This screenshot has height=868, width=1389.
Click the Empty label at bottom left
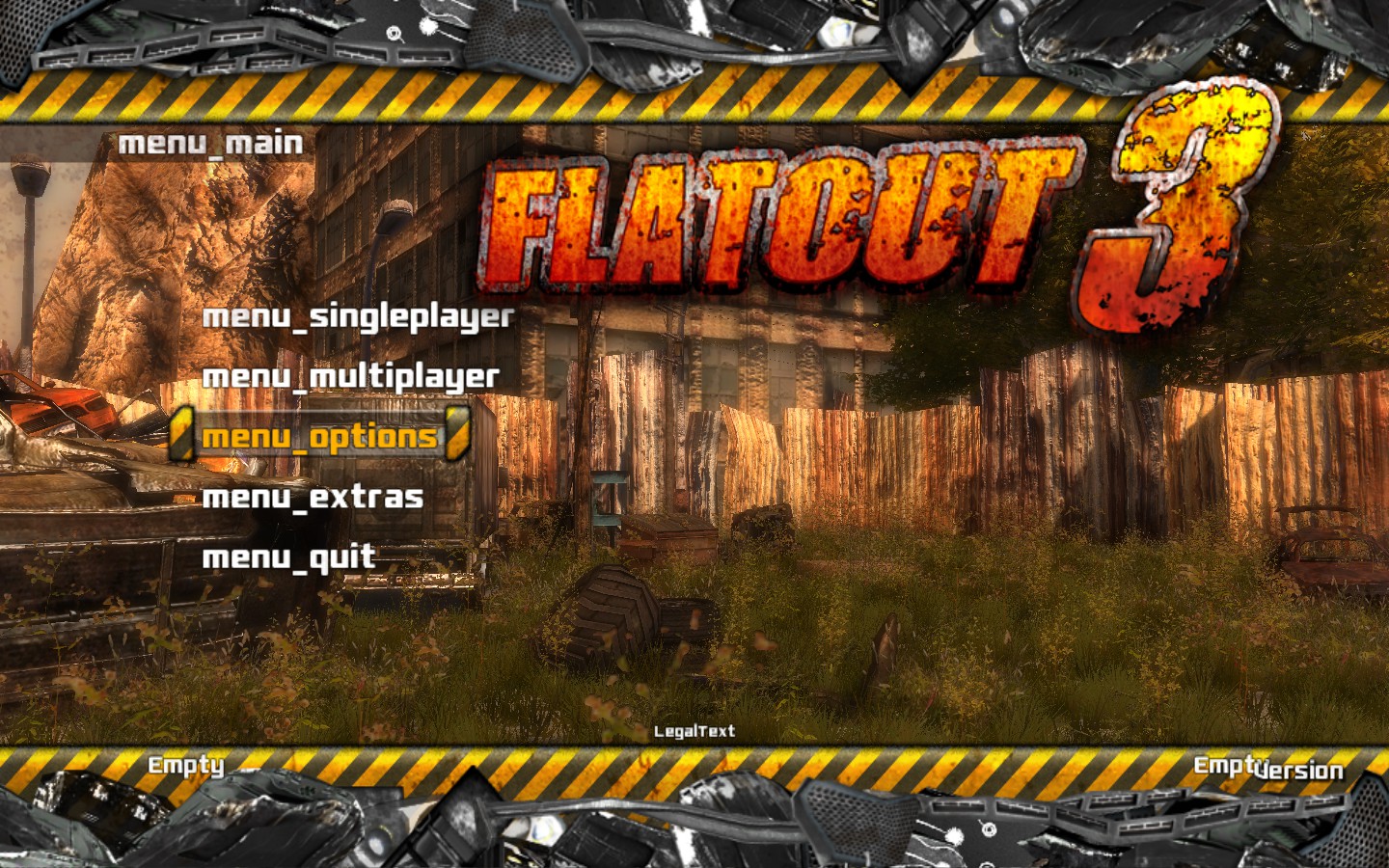coord(185,767)
